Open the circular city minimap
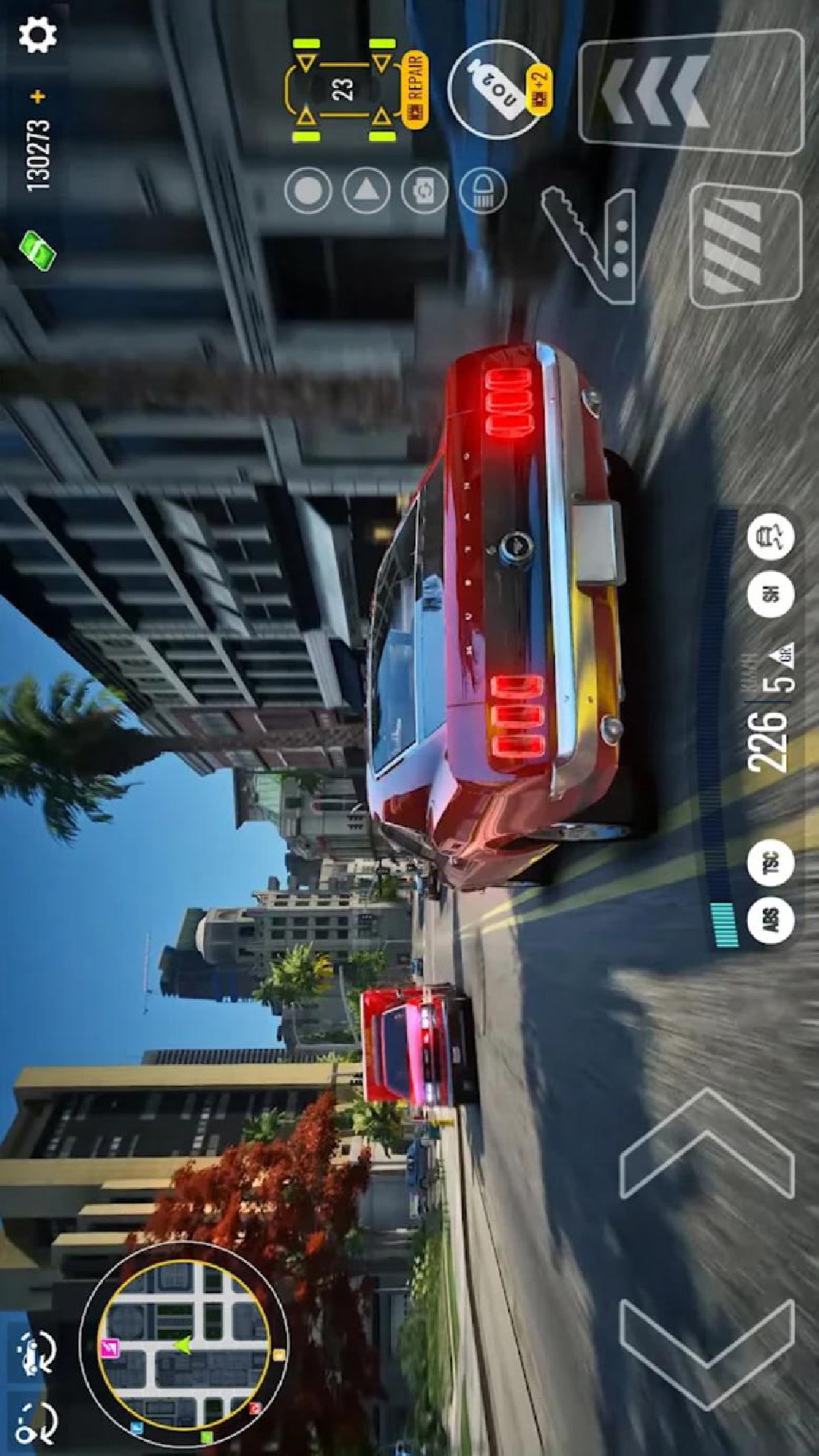The image size is (819, 1456). tap(184, 1345)
